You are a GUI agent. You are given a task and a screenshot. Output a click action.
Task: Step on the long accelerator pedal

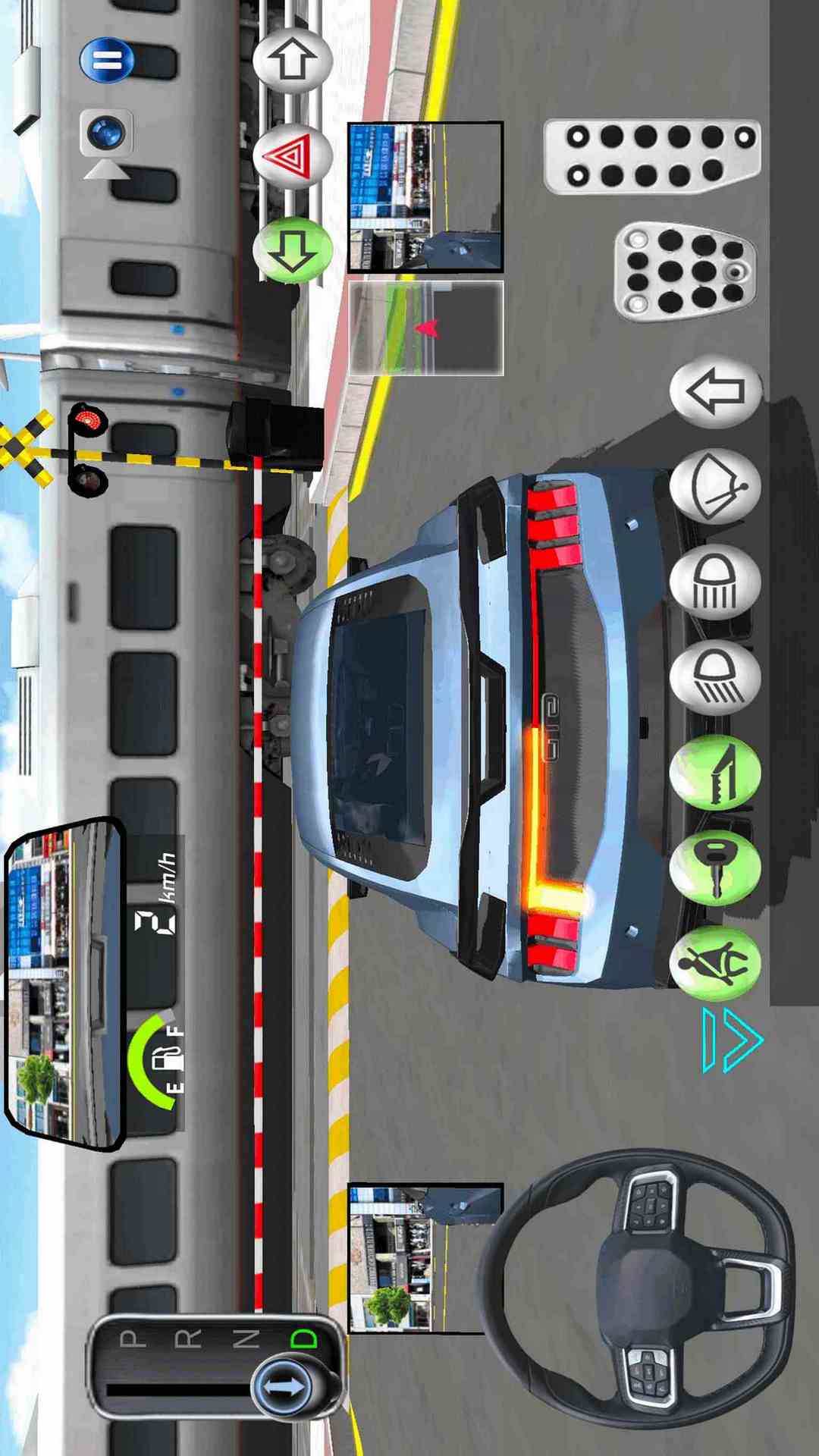pos(652,156)
